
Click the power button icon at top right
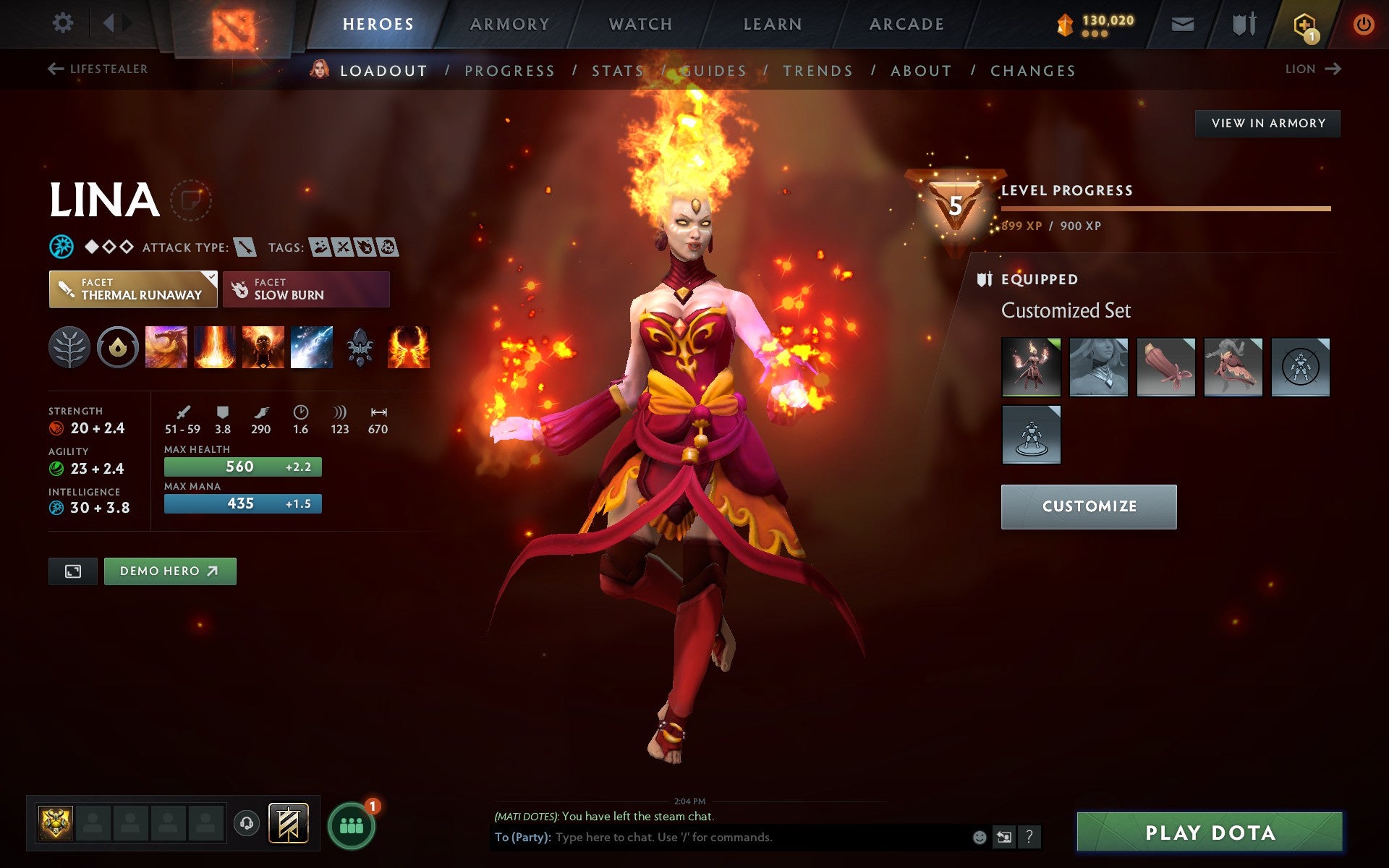tap(1363, 23)
